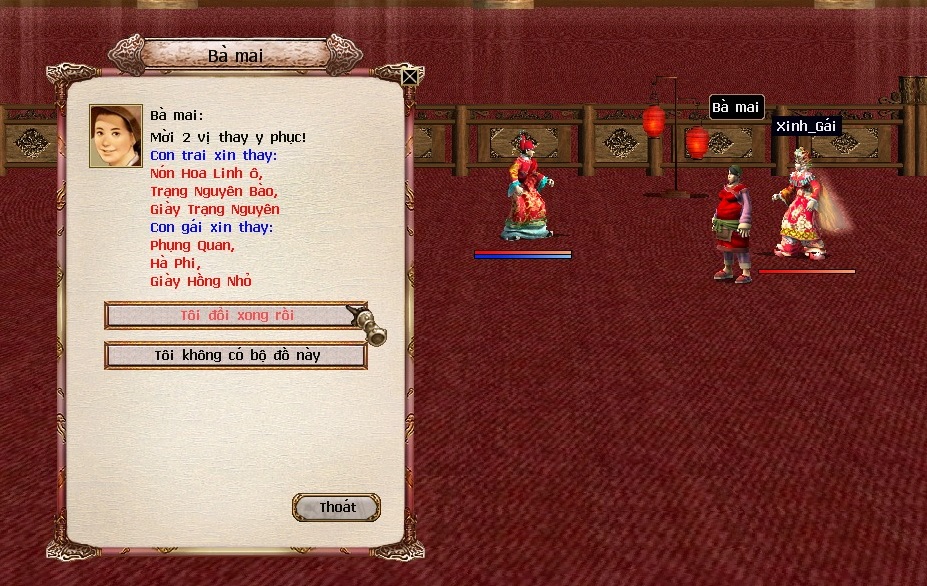Click the Thoát button

337,507
